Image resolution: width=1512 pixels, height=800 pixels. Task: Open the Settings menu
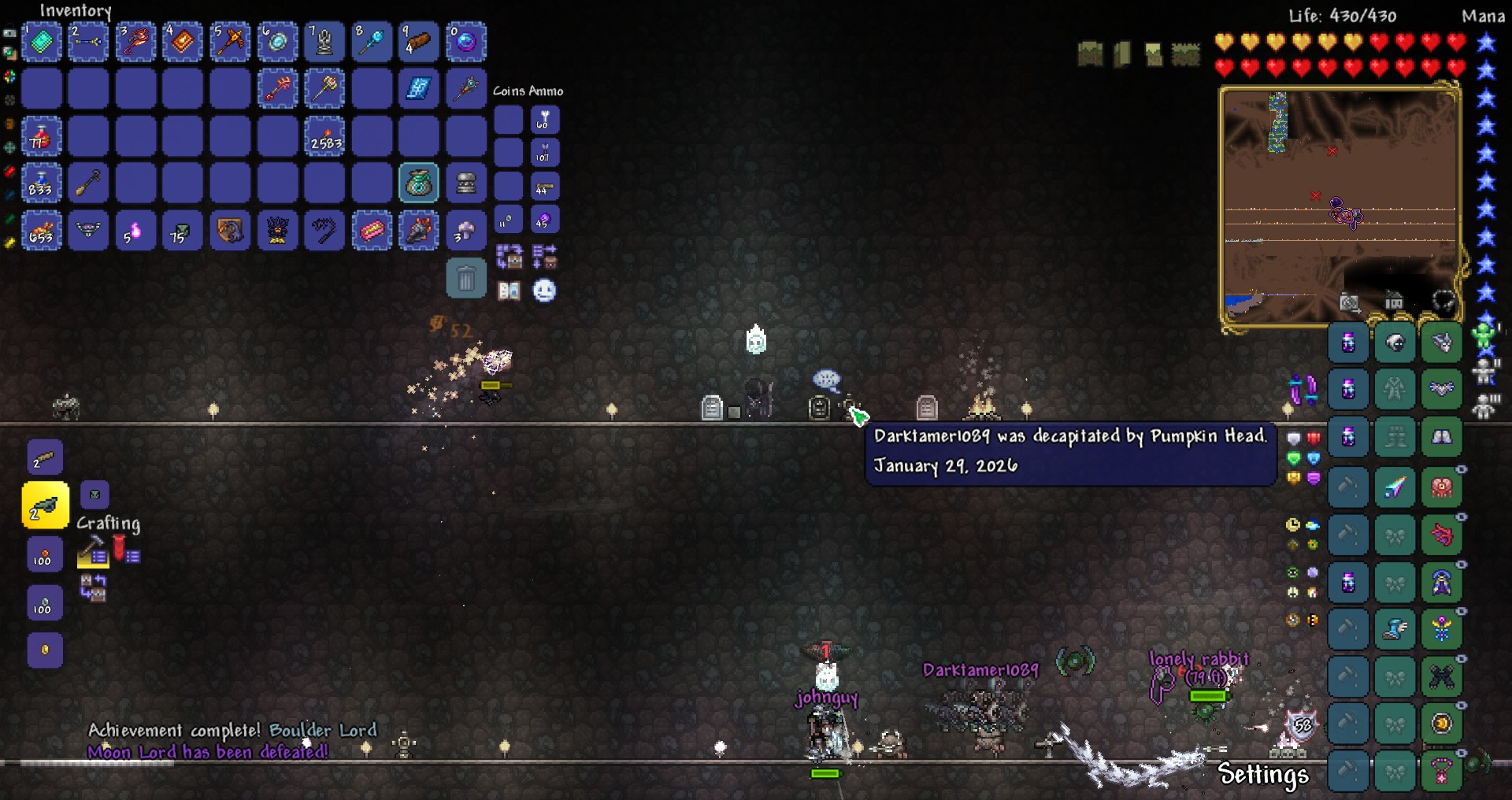(x=1262, y=775)
